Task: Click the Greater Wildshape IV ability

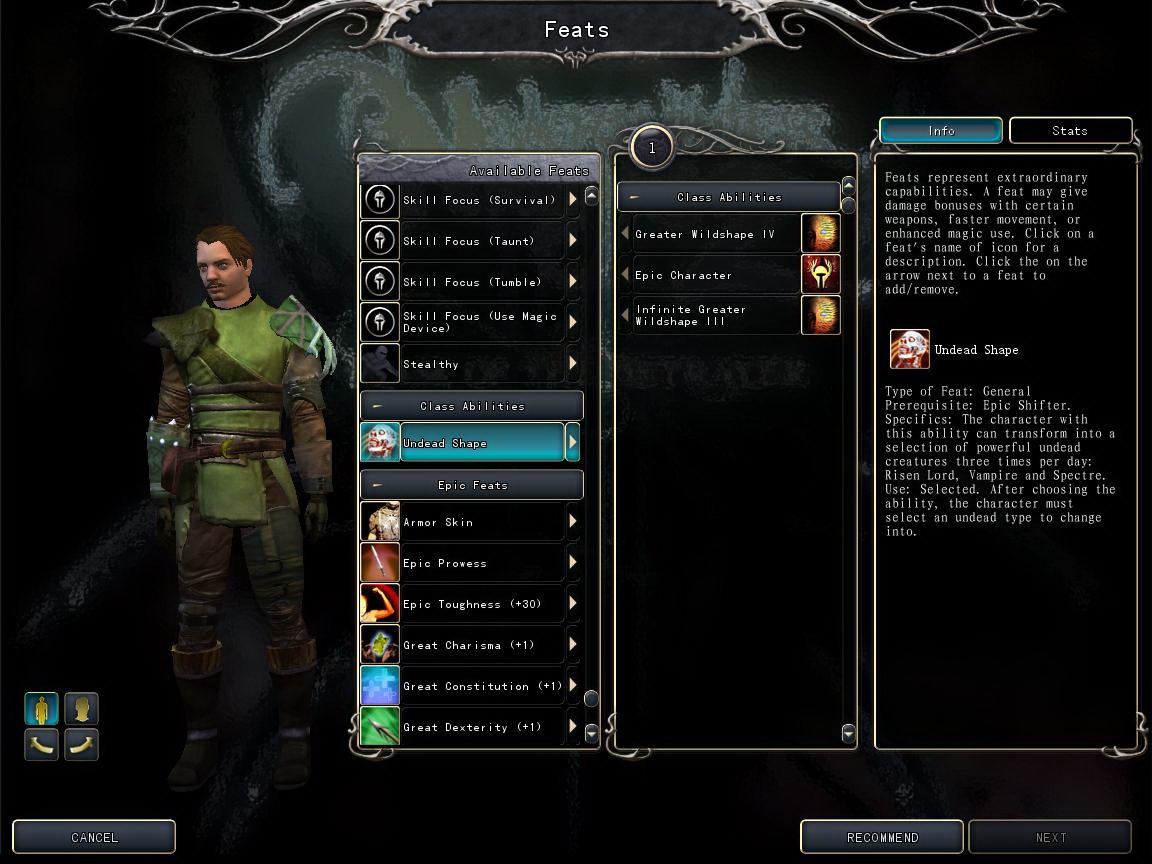Action: coord(714,234)
